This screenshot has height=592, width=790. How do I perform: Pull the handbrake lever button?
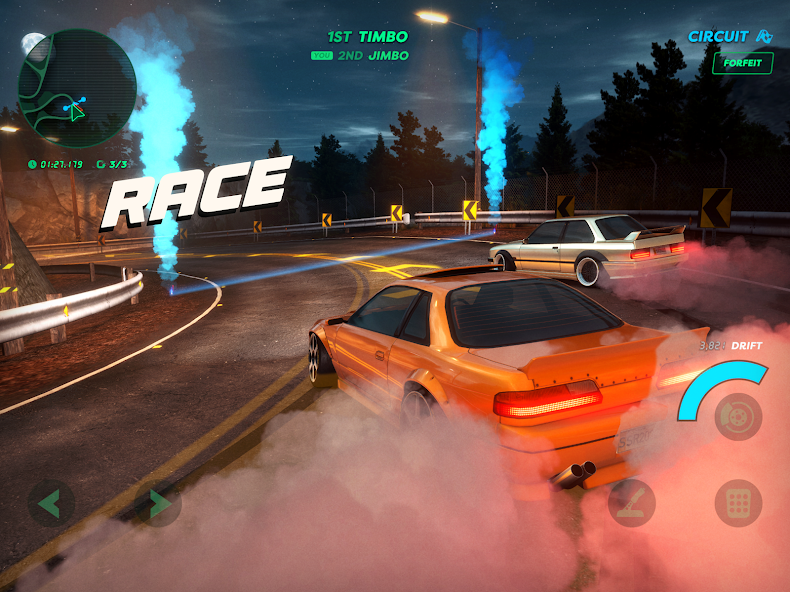coord(632,503)
